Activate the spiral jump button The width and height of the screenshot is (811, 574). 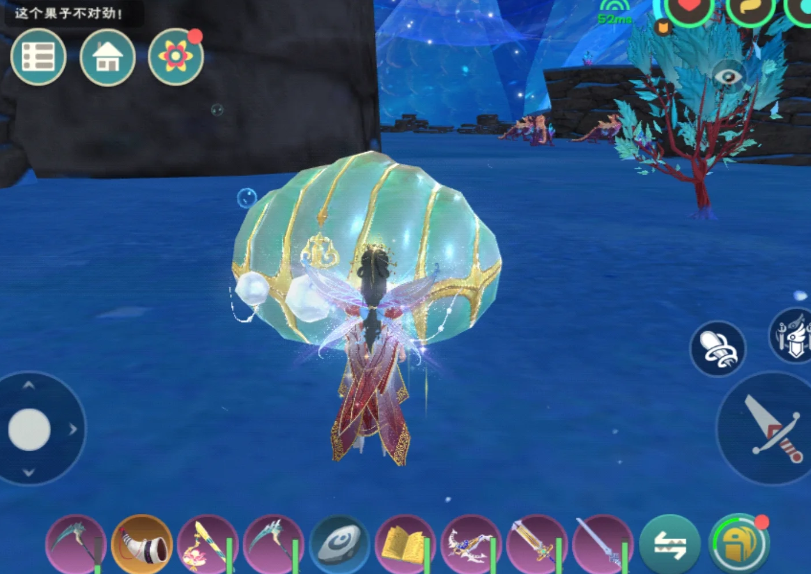point(717,348)
